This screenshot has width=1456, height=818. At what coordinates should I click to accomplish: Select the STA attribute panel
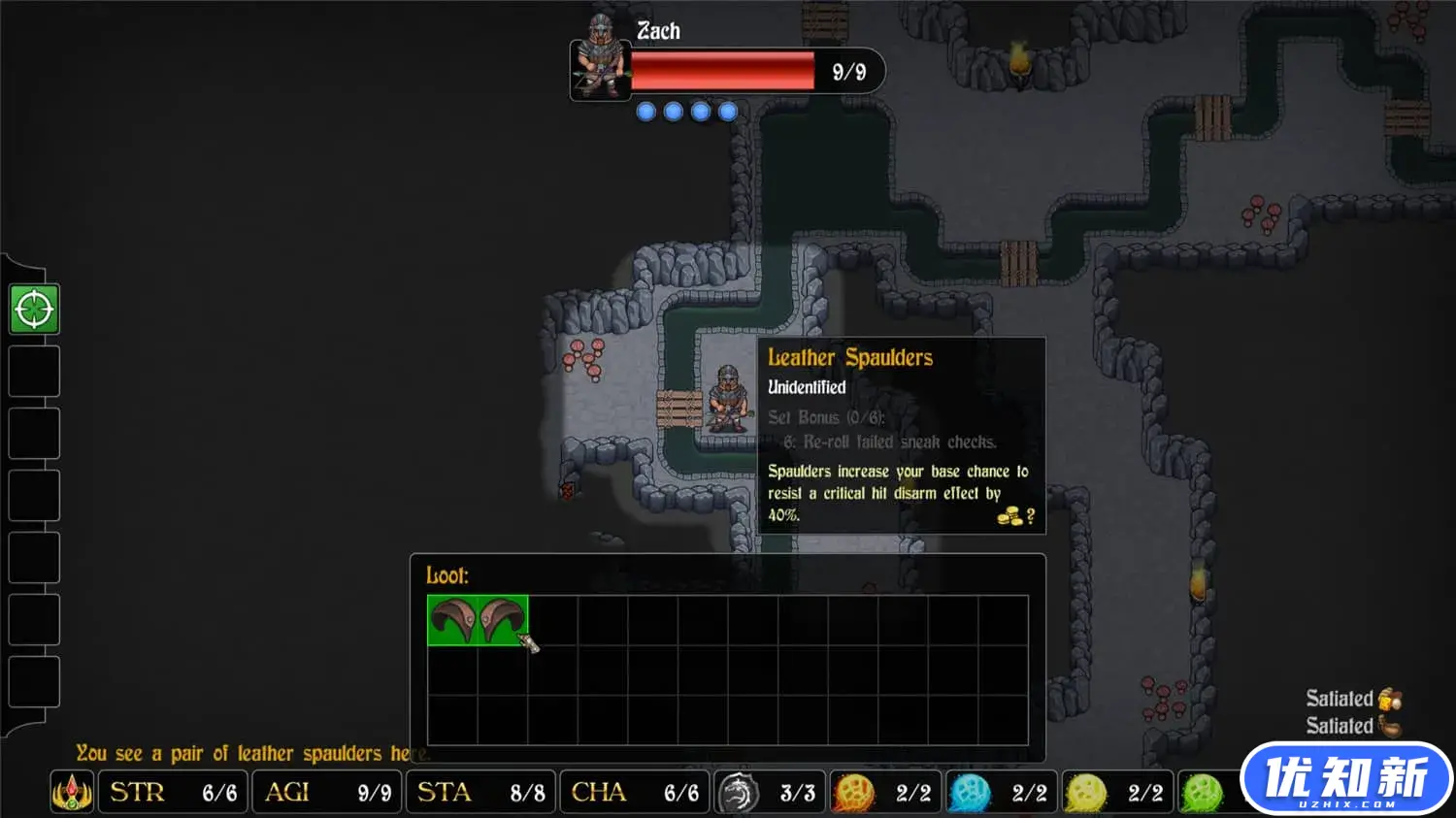(x=481, y=792)
